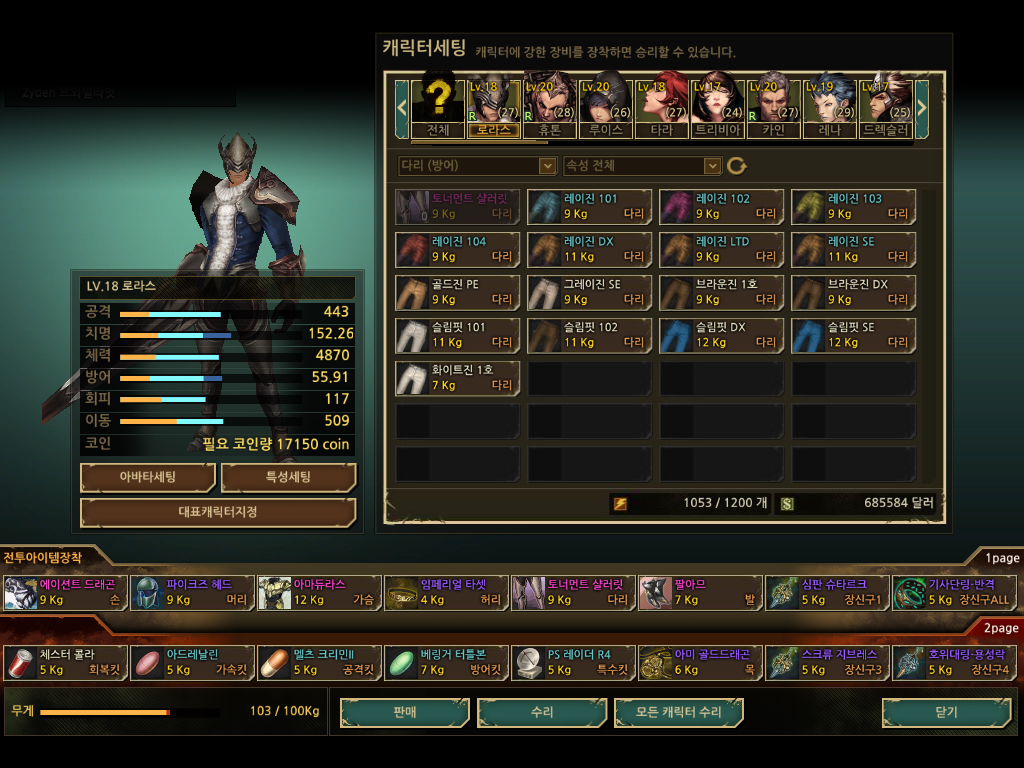Click the 체스터 콜라 recovery kit slot
The width and height of the screenshot is (1024, 768).
tap(66, 662)
